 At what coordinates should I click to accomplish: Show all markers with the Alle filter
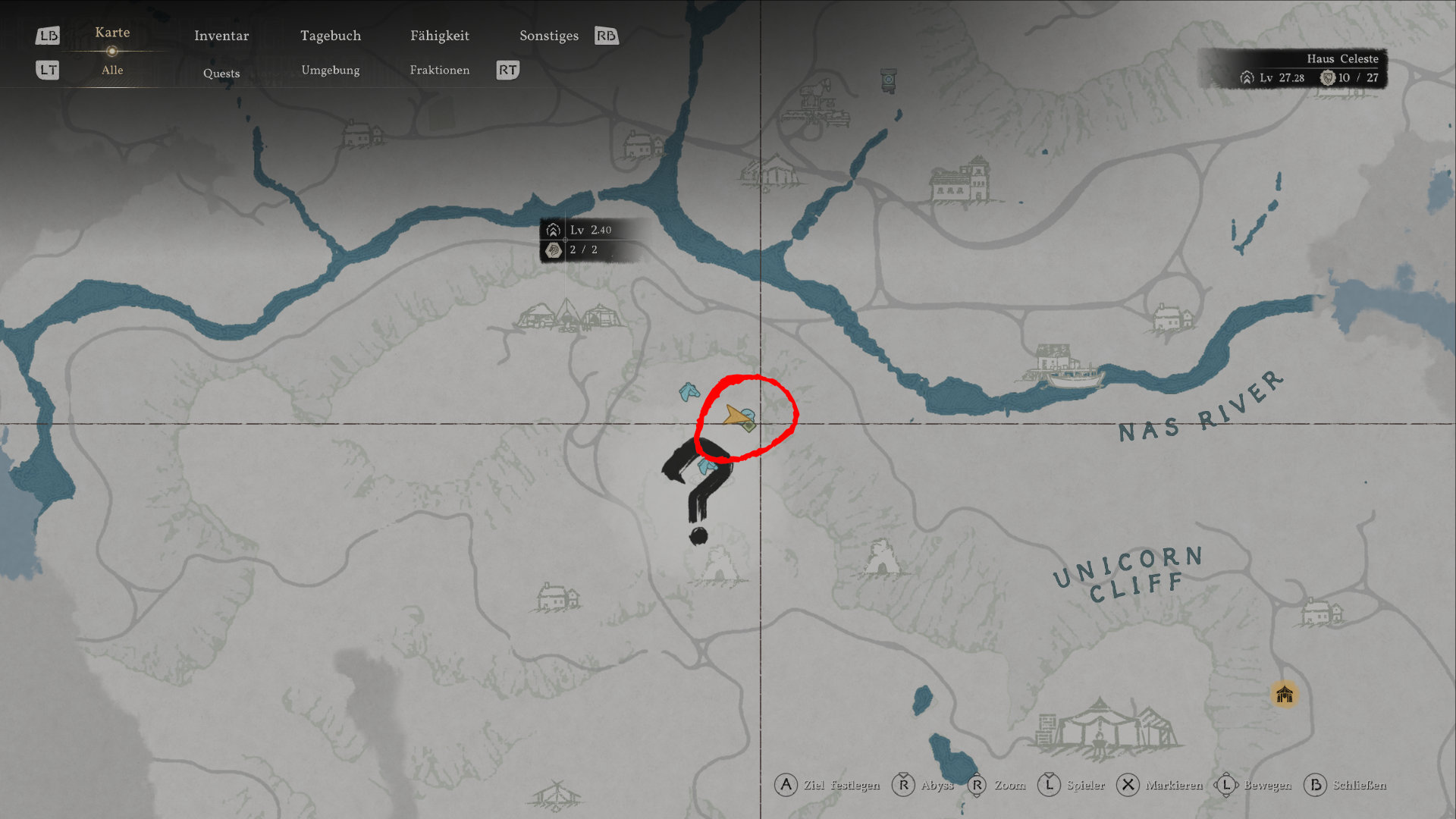pyautogui.click(x=112, y=70)
